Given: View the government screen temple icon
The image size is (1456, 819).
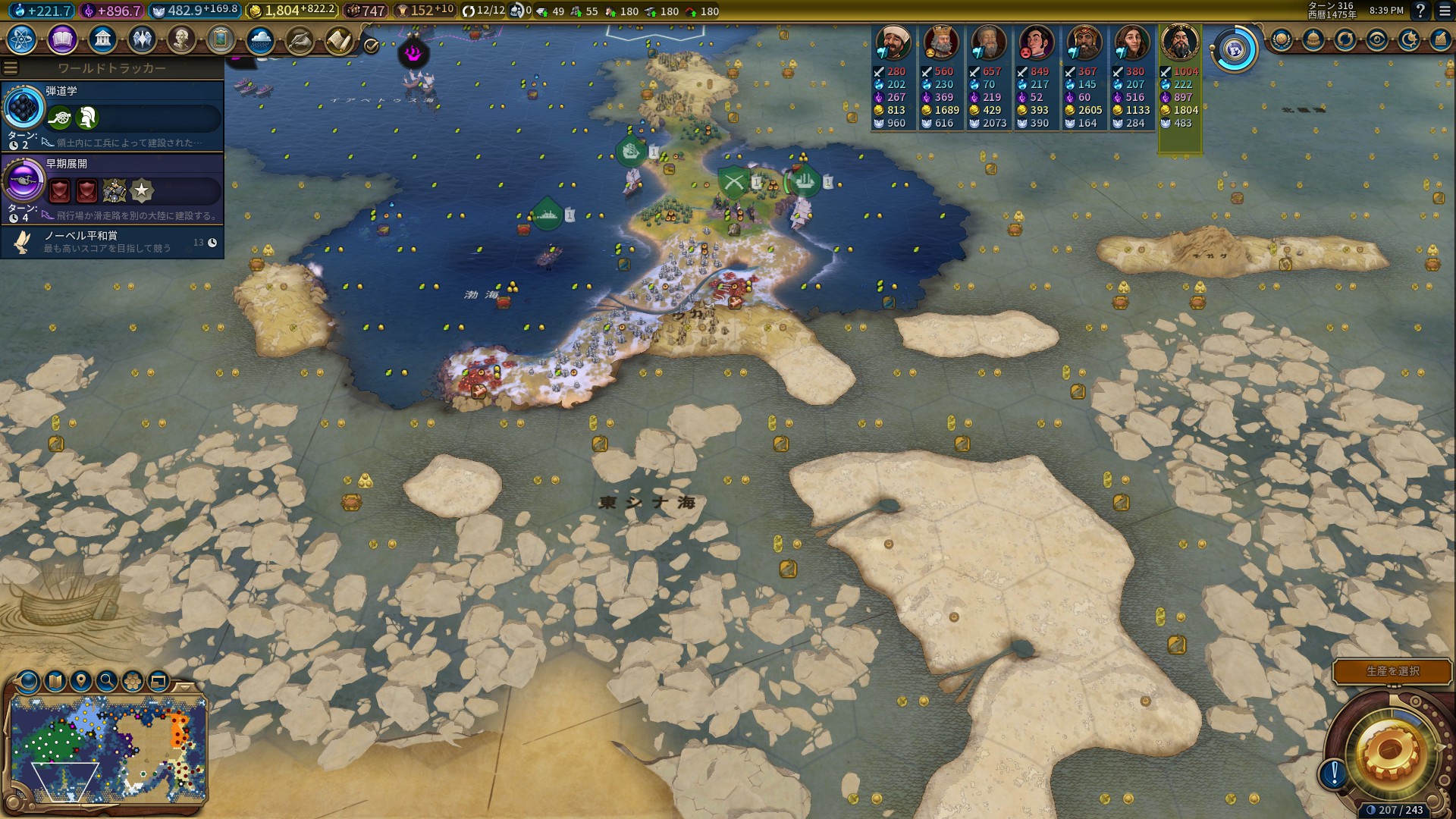Looking at the screenshot, I should [102, 39].
